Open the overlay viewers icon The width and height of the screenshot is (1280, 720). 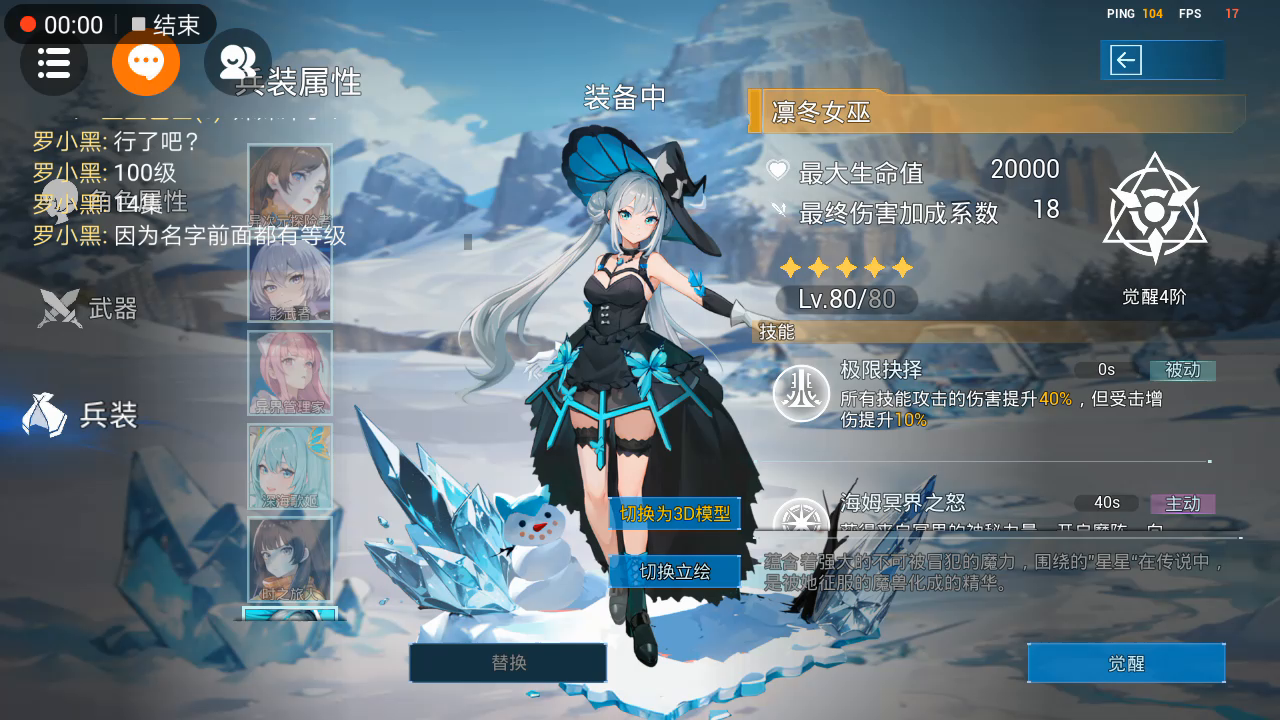click(238, 63)
